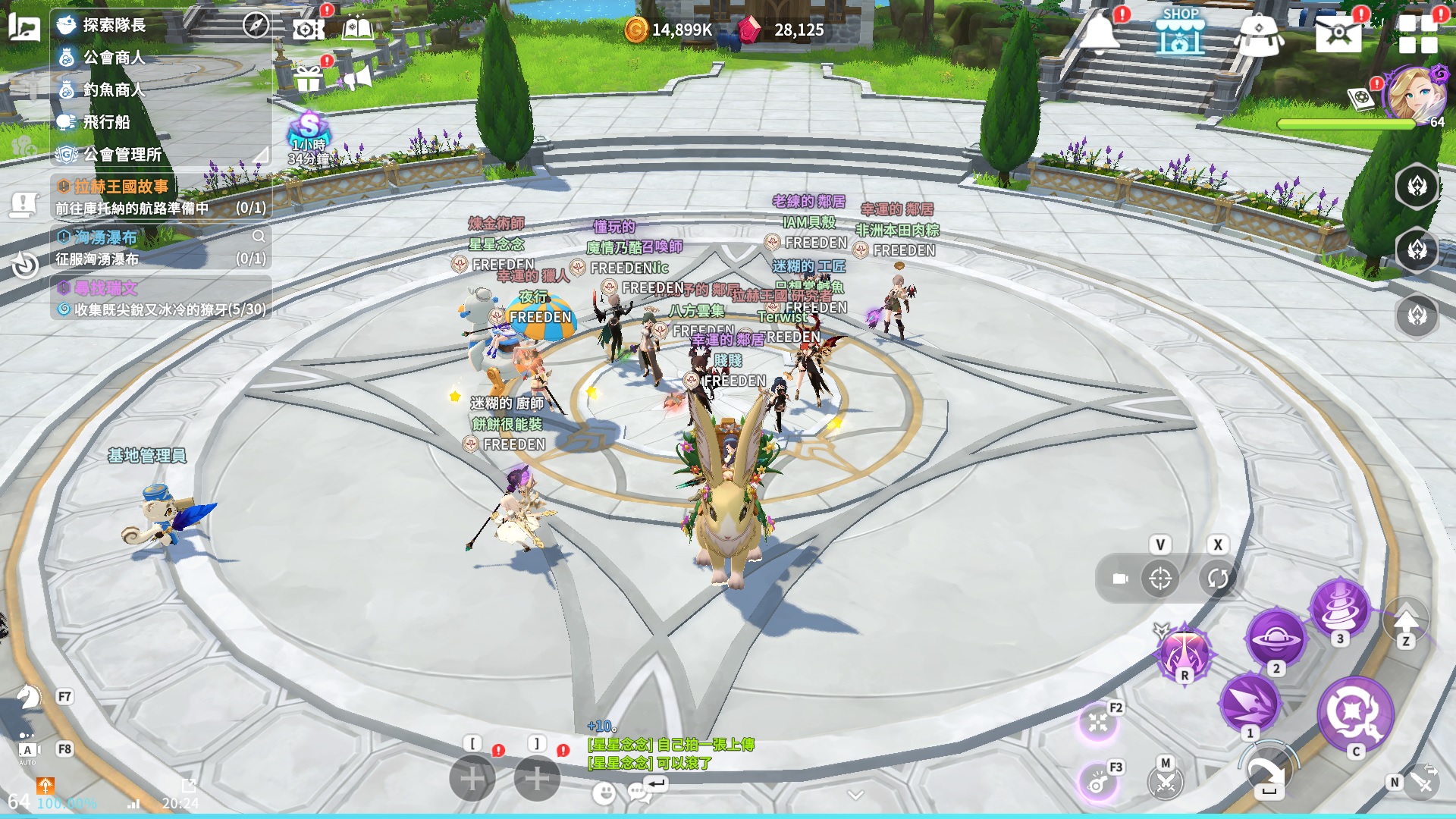The height and width of the screenshot is (819, 1456).
Task: Open the SHOP store icon
Action: coord(1180,32)
